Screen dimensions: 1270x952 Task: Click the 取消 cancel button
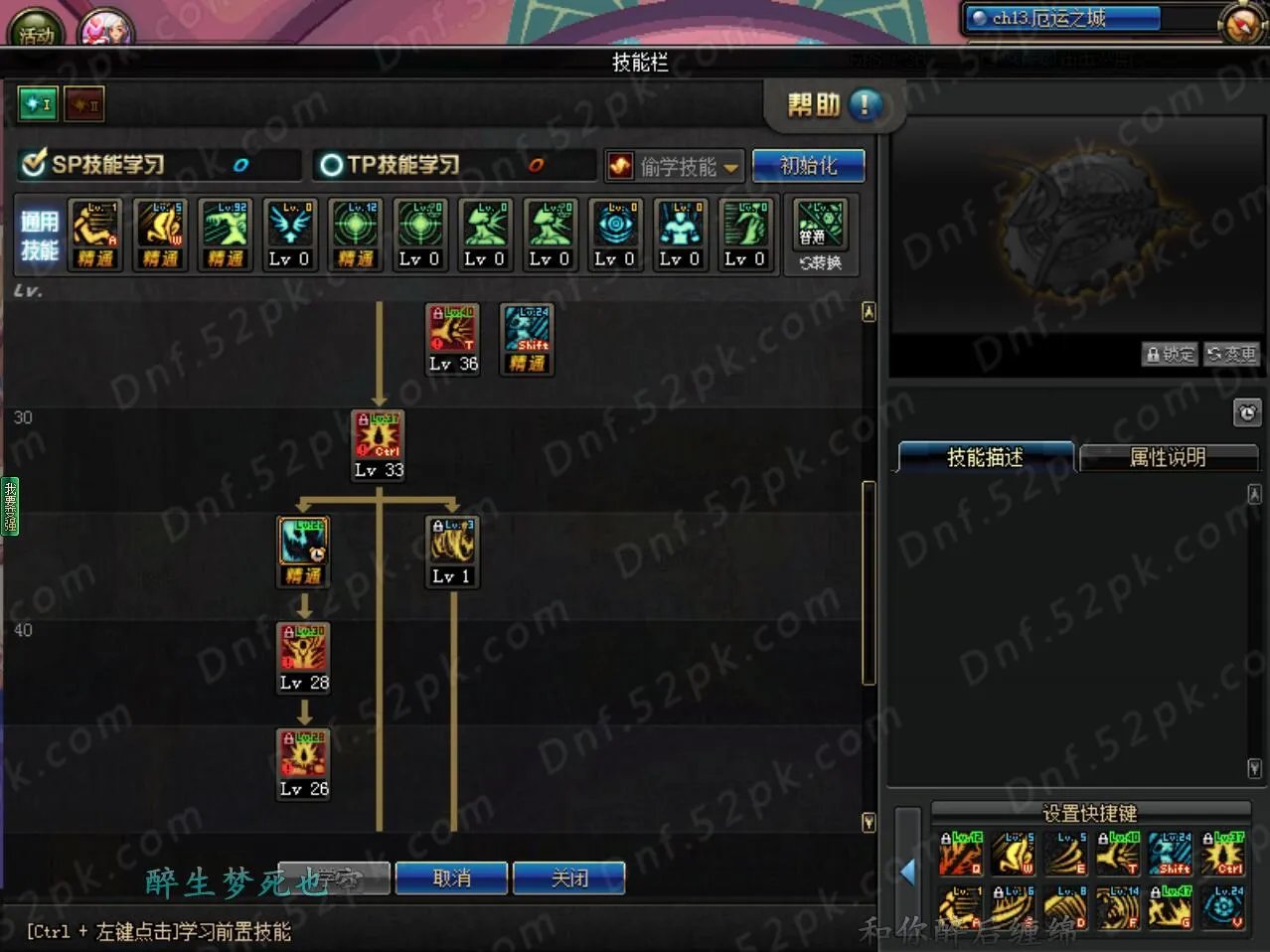pyautogui.click(x=451, y=878)
